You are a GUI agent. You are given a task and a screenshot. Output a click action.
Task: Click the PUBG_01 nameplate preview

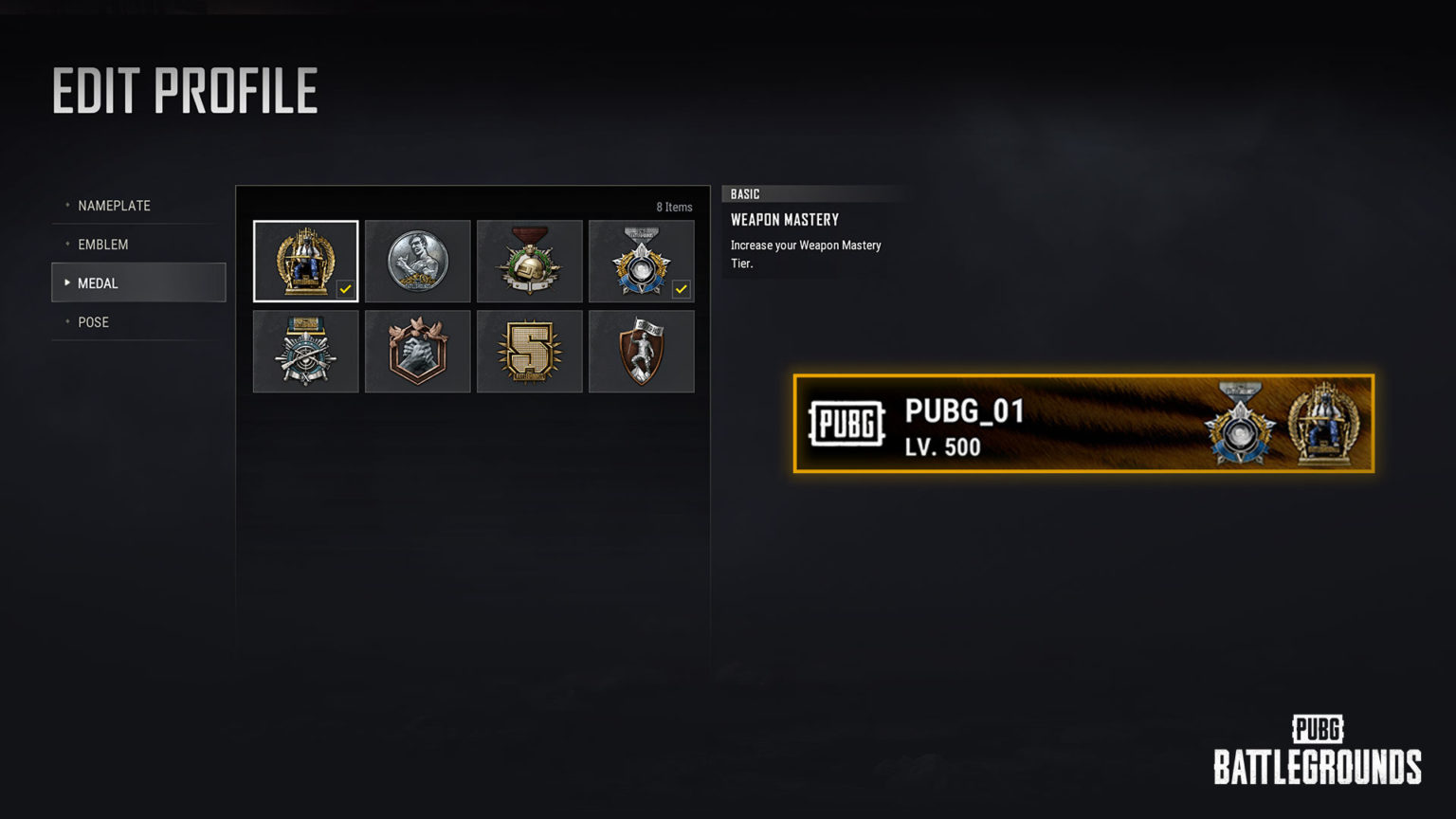(1083, 424)
